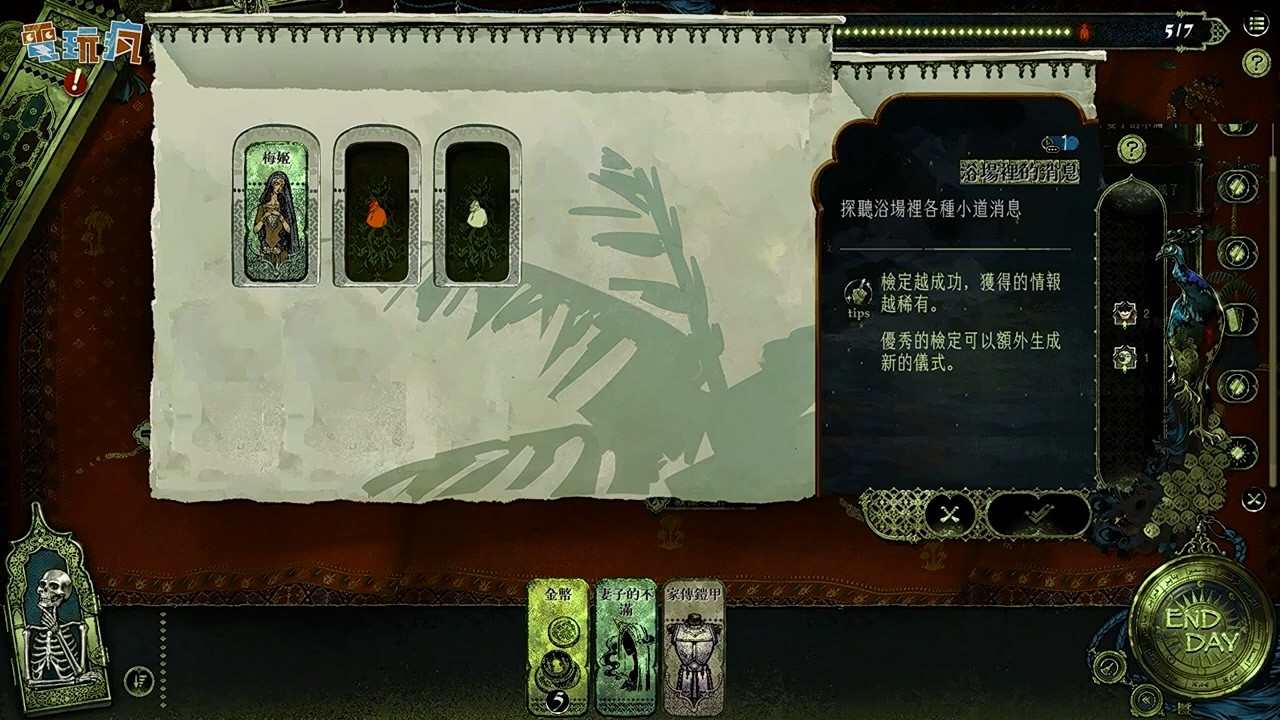1280x720 pixels.
Task: Click the masked face icon labeled 2
Action: coord(1123,314)
